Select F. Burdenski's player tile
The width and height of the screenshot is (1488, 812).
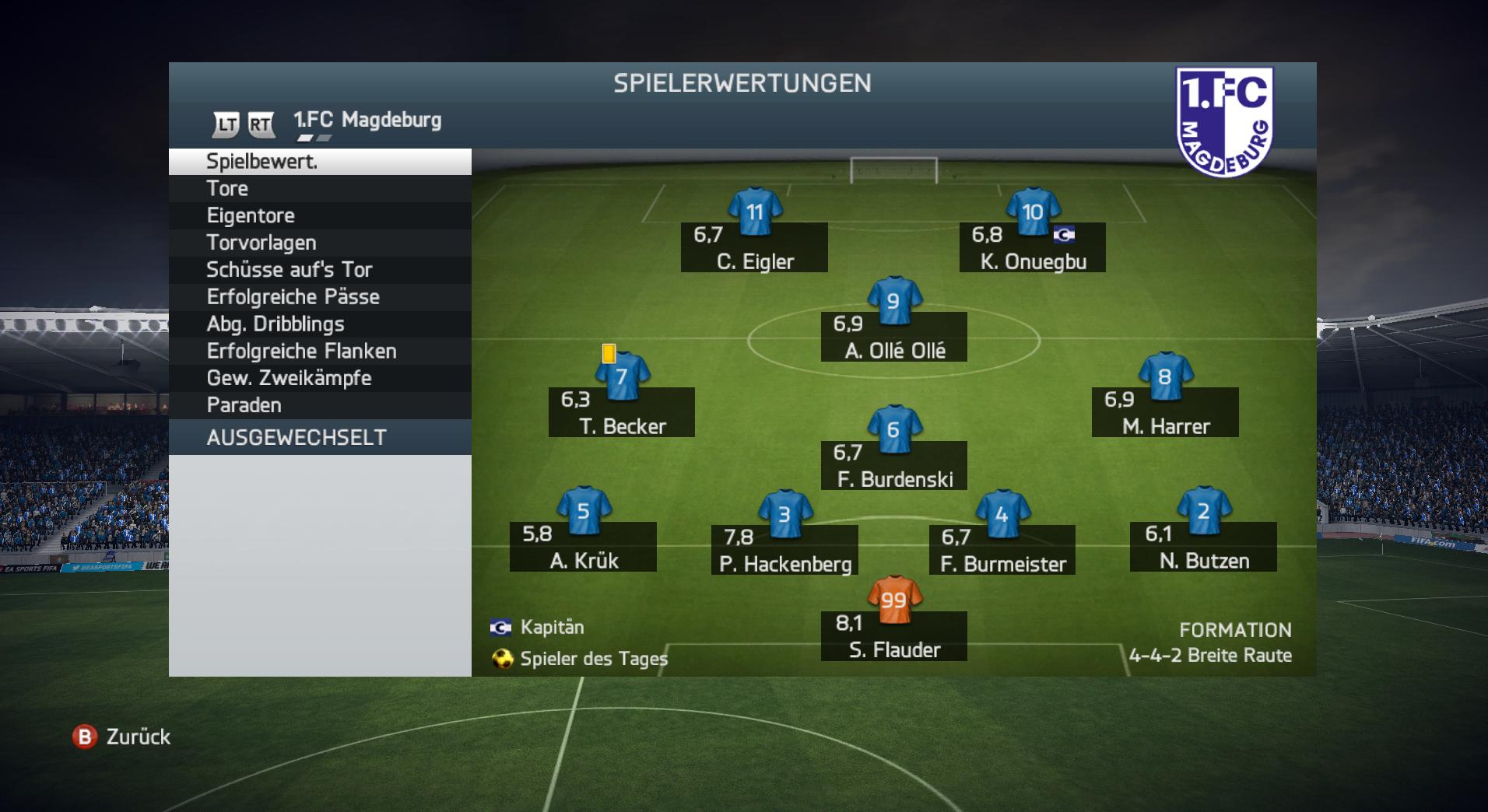tap(894, 465)
